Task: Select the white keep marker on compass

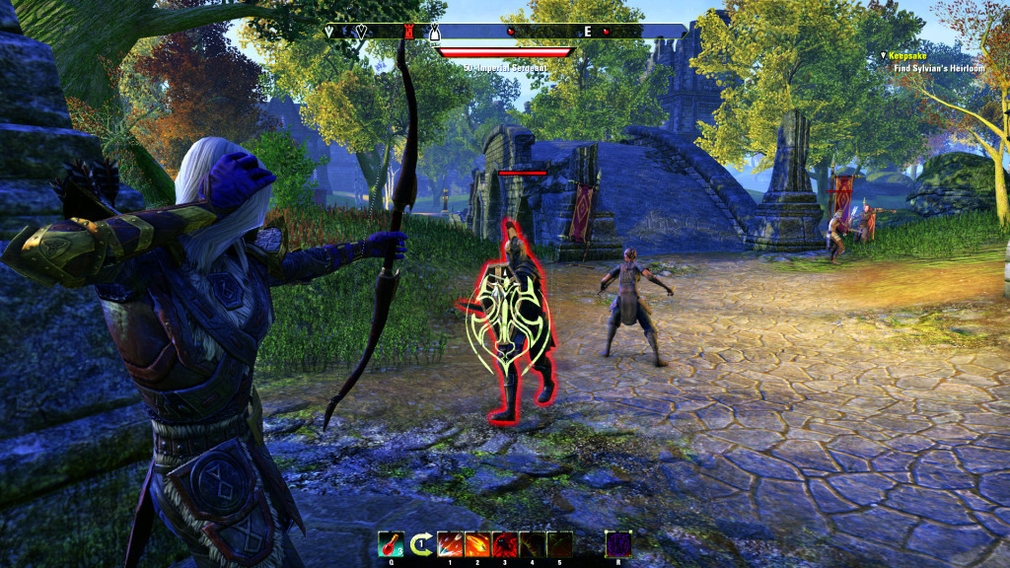Action: [x=435, y=32]
